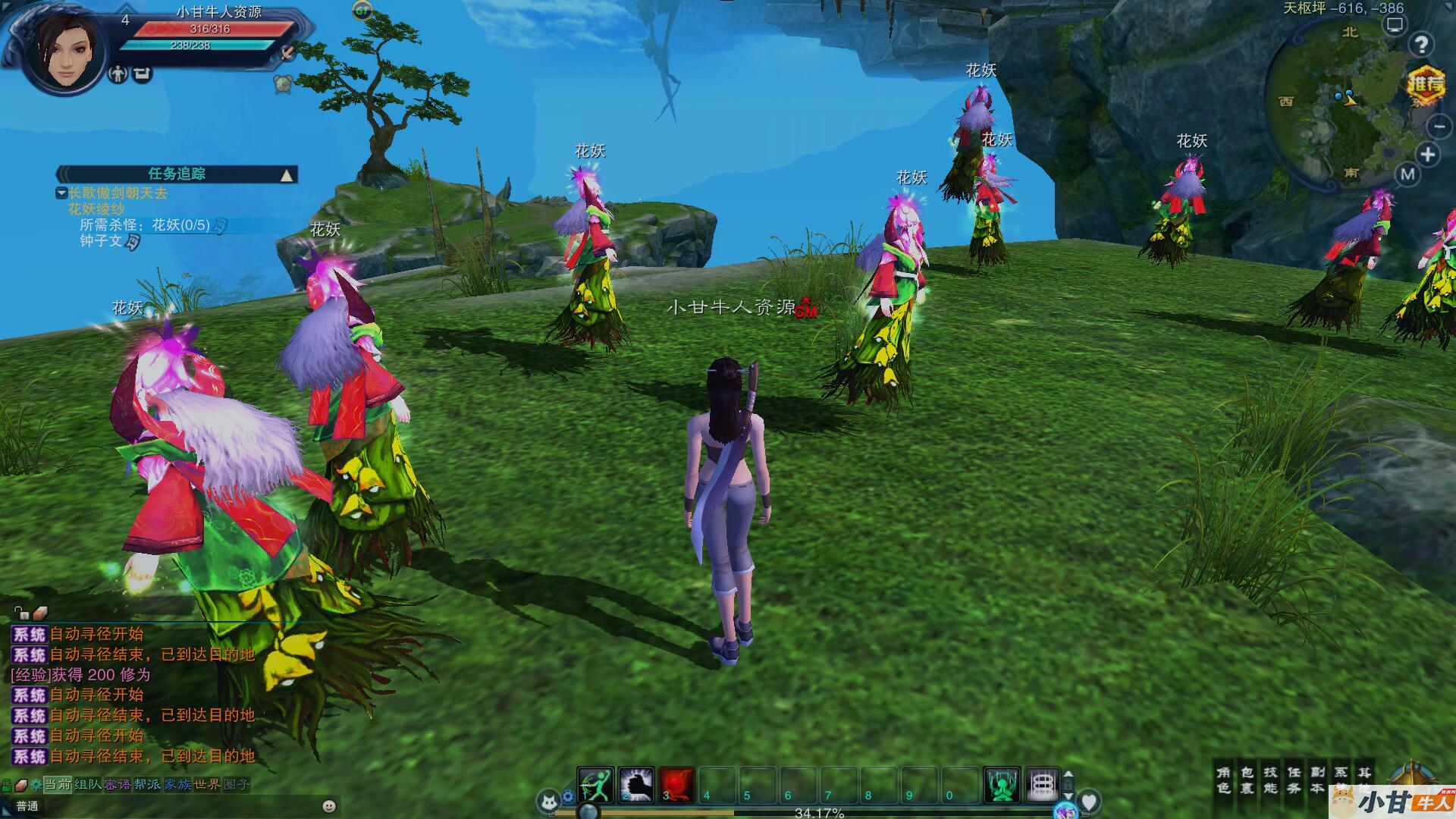Use the white fist skill in slot 2

[x=636, y=785]
